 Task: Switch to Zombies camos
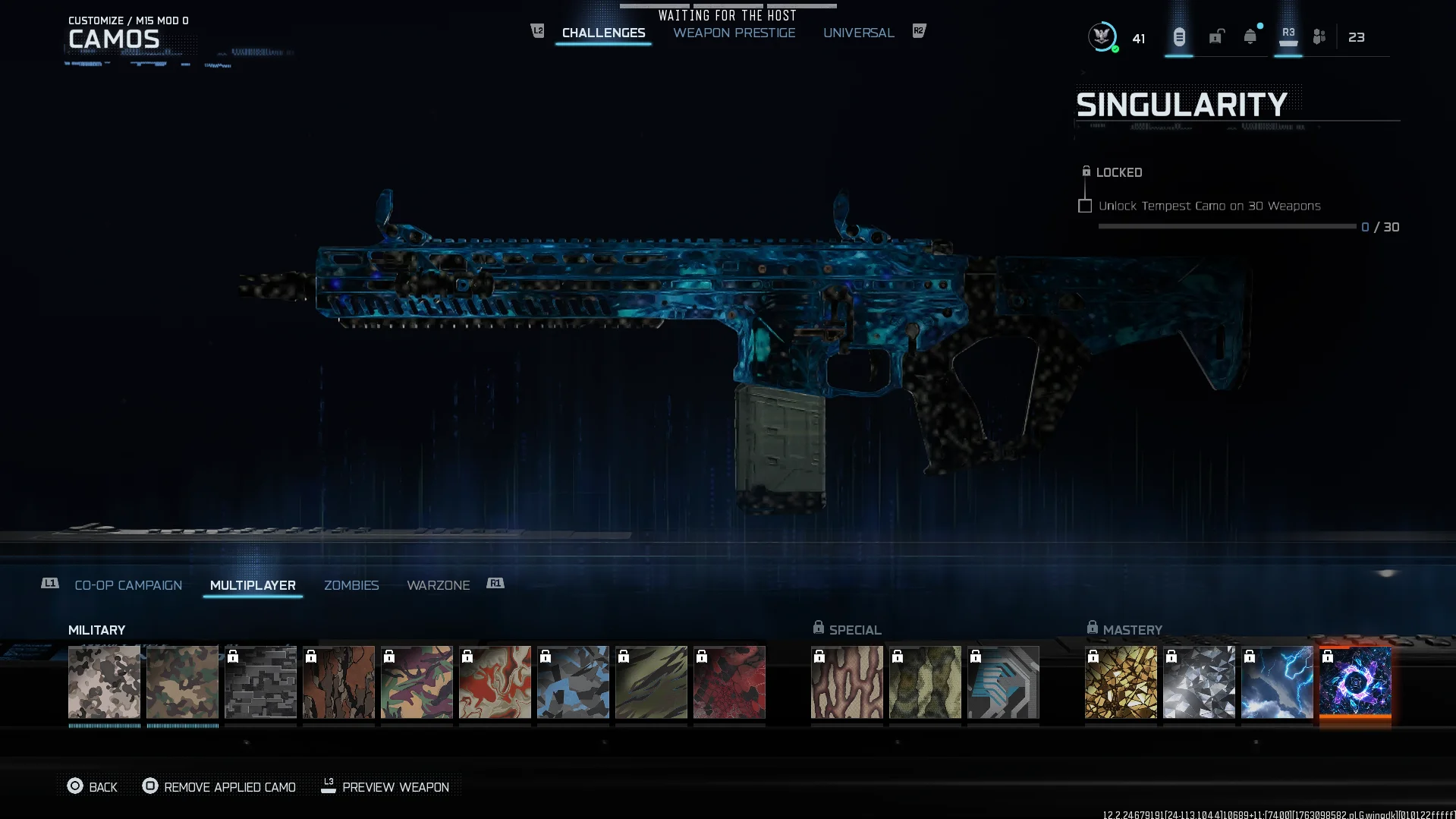point(351,585)
